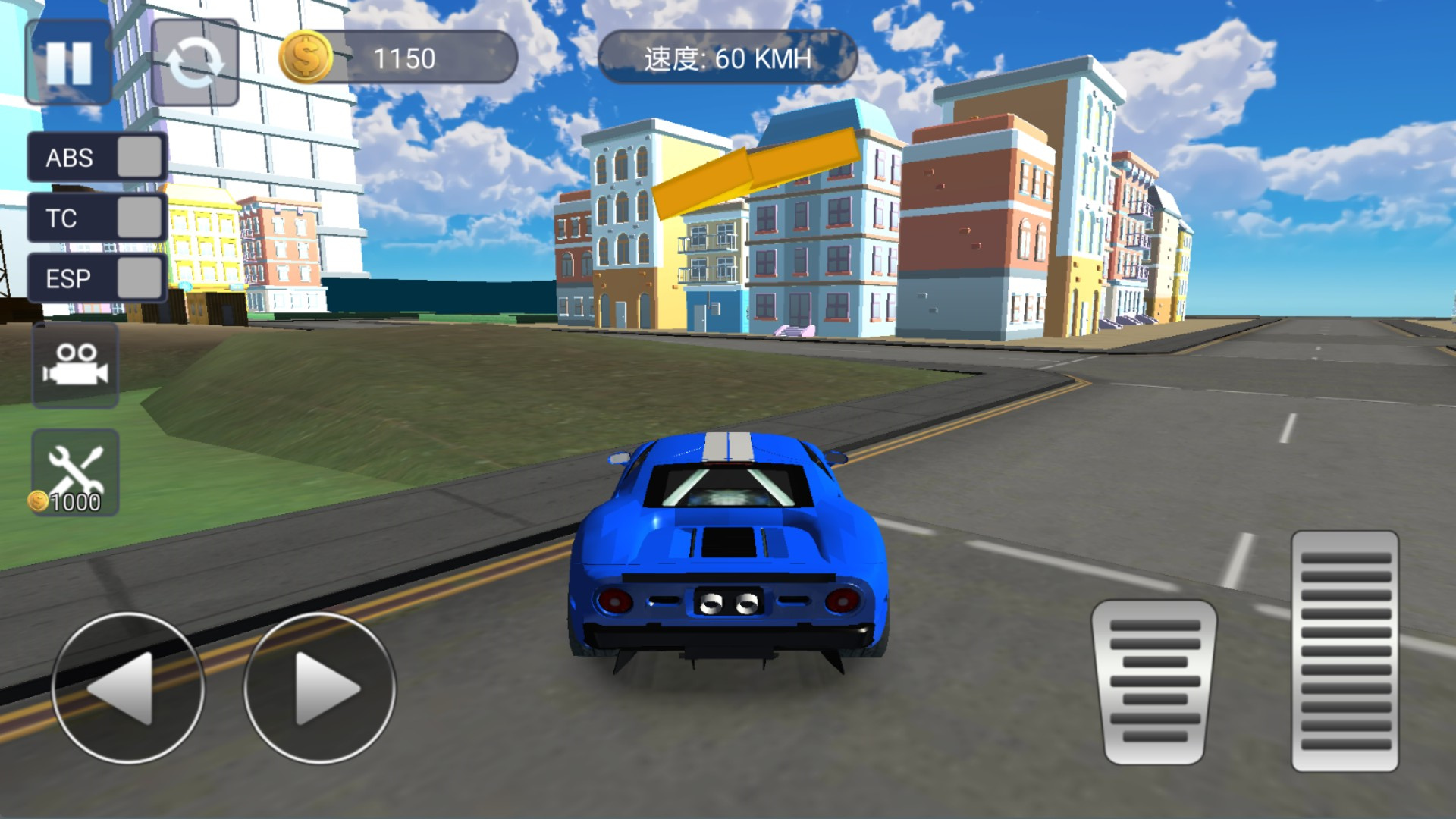Toggle the TC traction control
Viewport: 1456px width, 819px height.
click(x=140, y=218)
